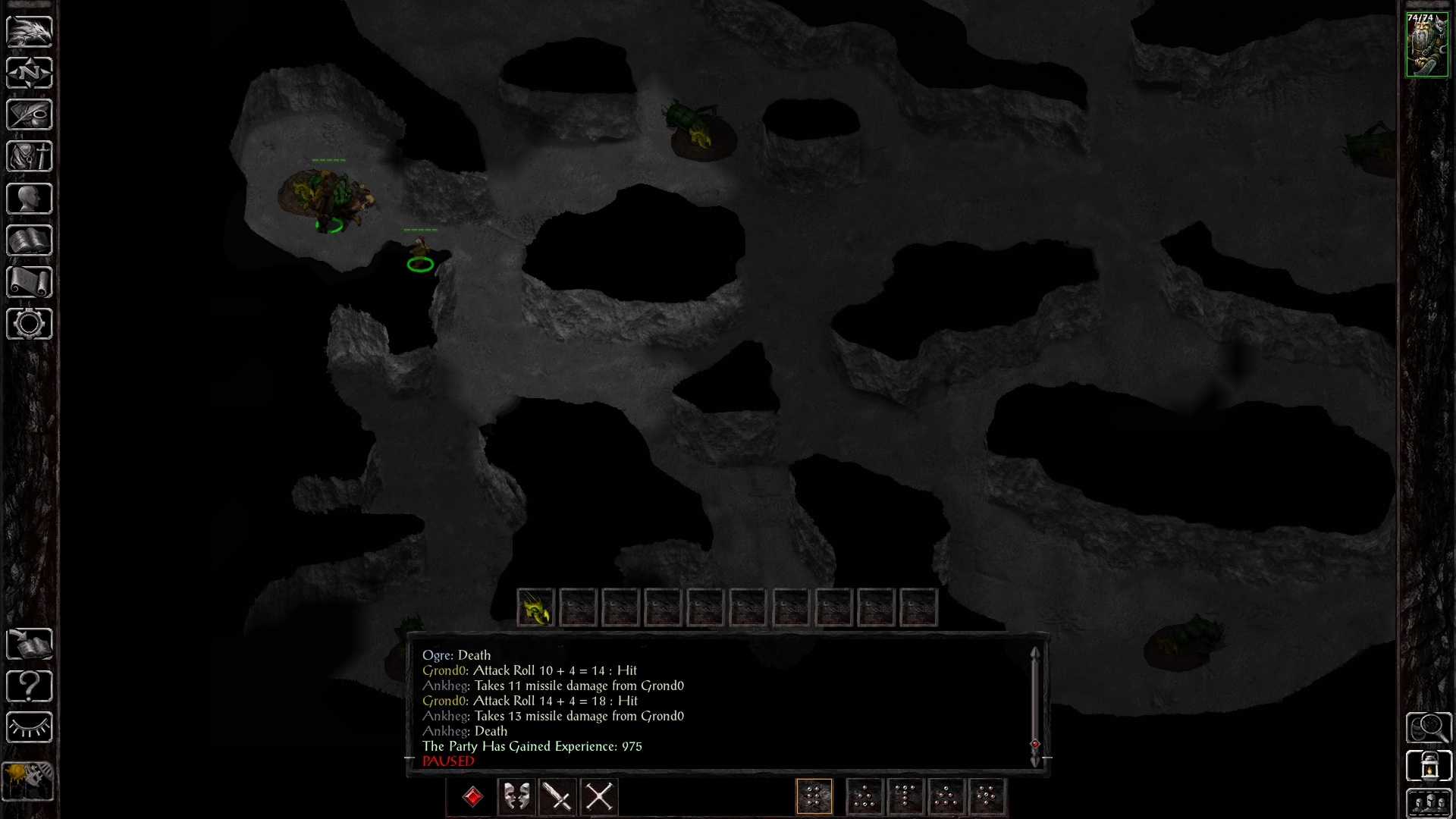Click the magnifying glass zoom button
This screenshot has height=819, width=1456.
[1429, 728]
